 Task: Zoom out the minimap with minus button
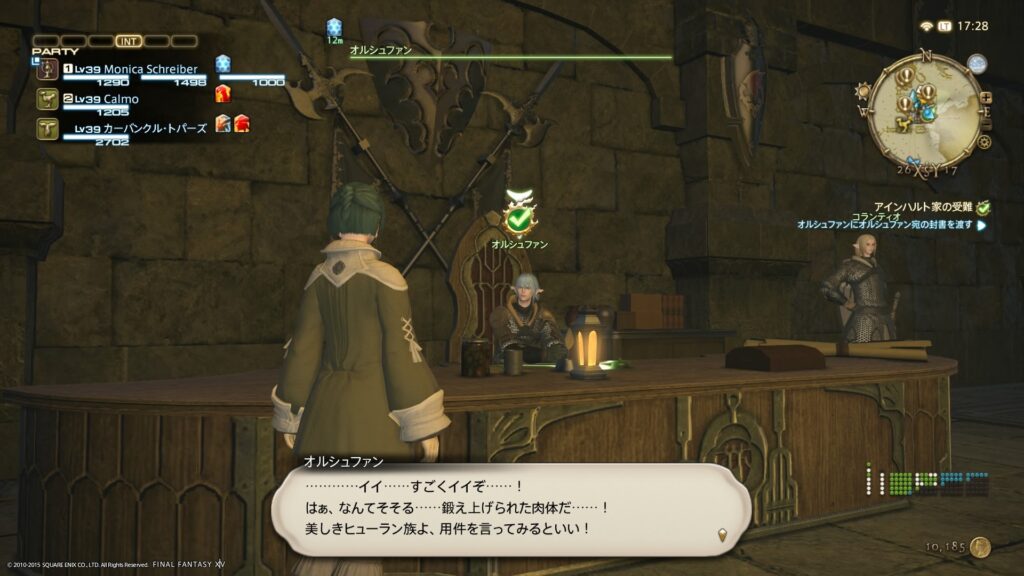(988, 122)
